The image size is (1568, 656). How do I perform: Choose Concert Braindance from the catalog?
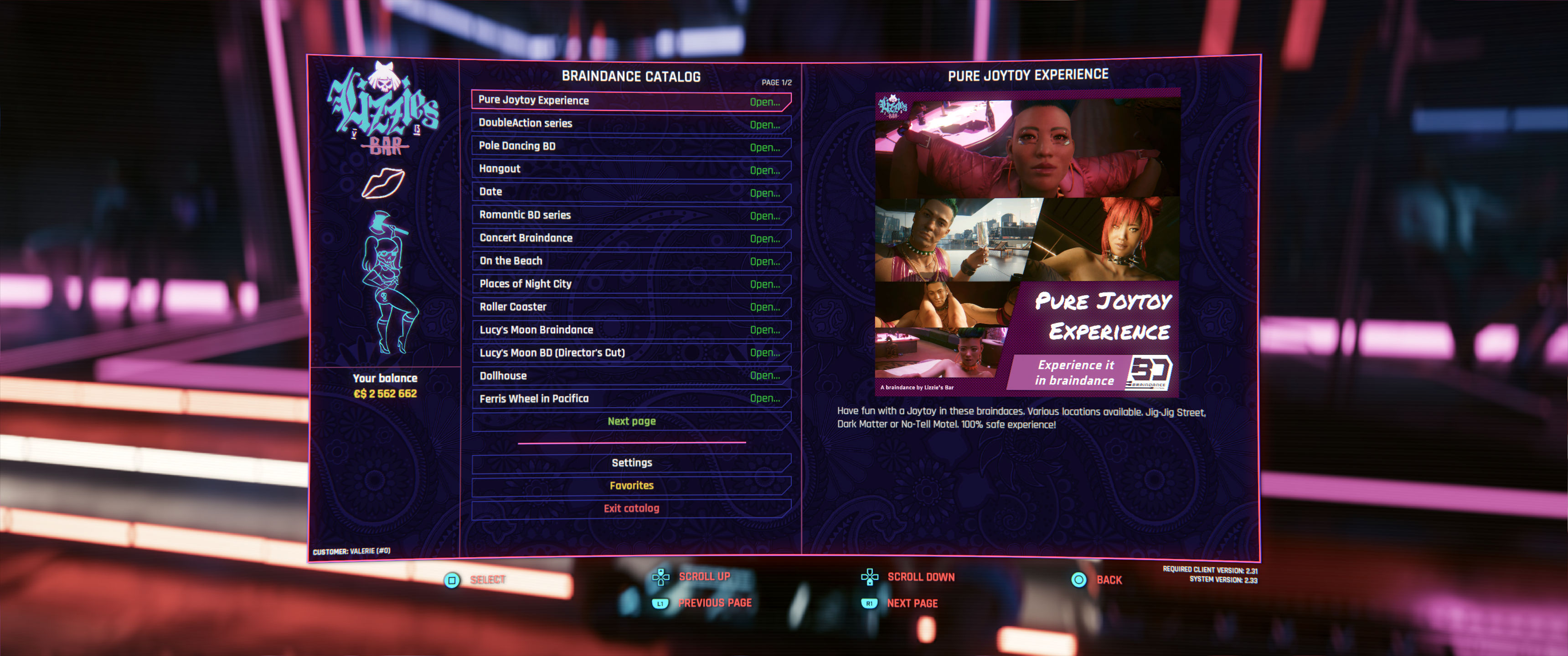(x=630, y=238)
